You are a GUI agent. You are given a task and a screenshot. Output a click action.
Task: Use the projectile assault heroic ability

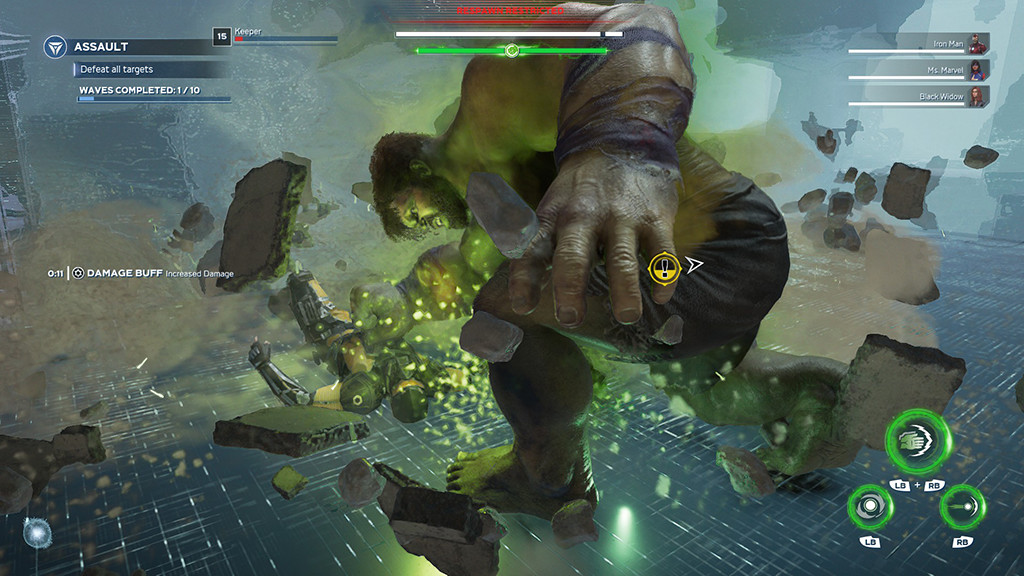click(x=962, y=506)
